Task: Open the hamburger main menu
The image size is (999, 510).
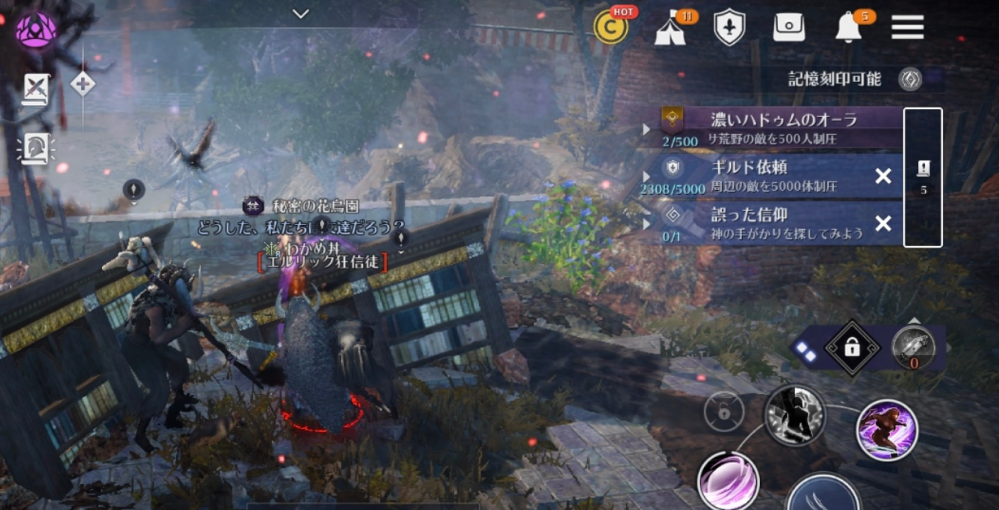Action: click(x=907, y=27)
